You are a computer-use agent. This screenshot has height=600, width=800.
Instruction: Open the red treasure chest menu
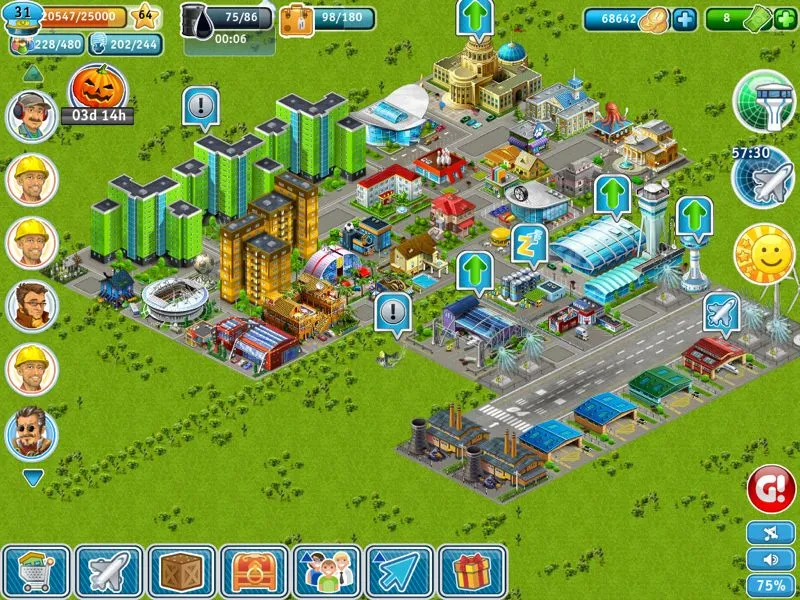point(254,572)
